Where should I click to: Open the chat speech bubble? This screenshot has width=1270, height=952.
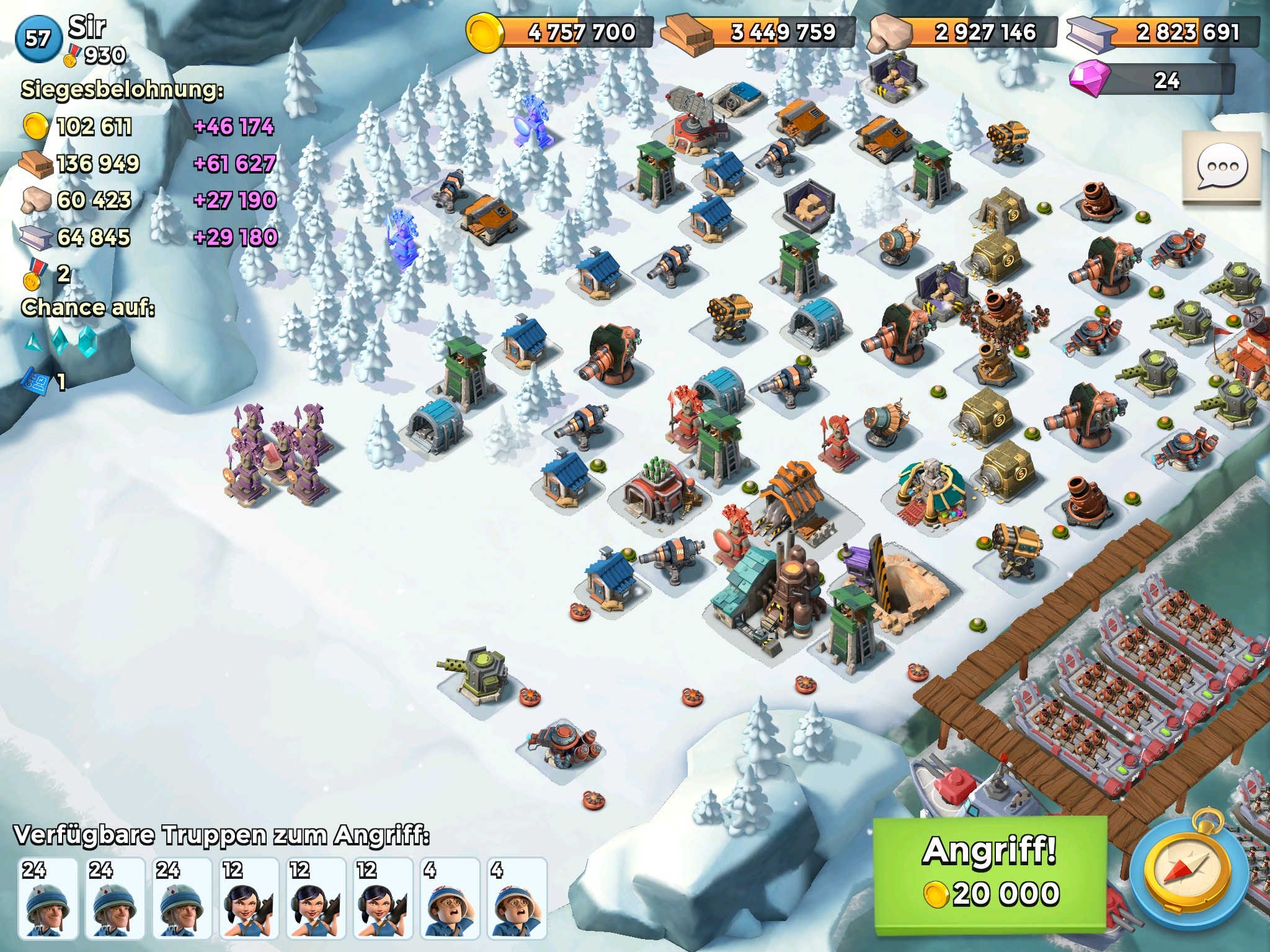click(1221, 167)
